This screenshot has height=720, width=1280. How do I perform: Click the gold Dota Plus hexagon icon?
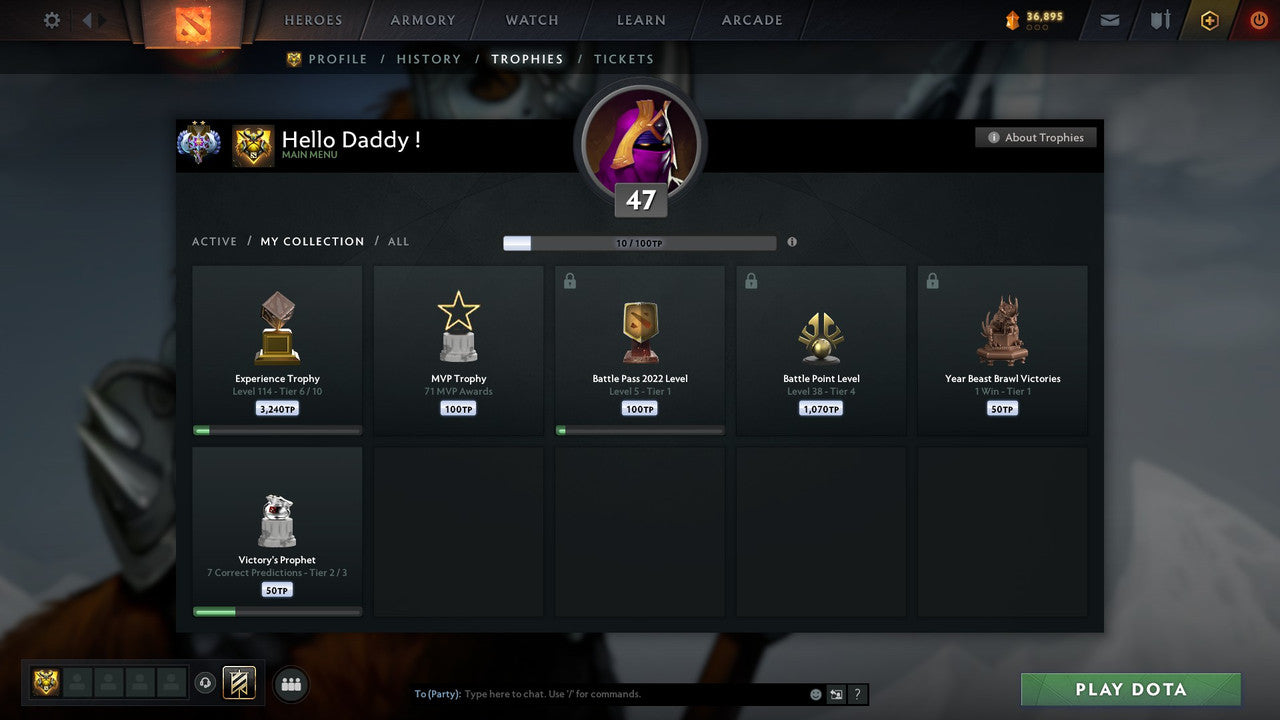[1209, 20]
